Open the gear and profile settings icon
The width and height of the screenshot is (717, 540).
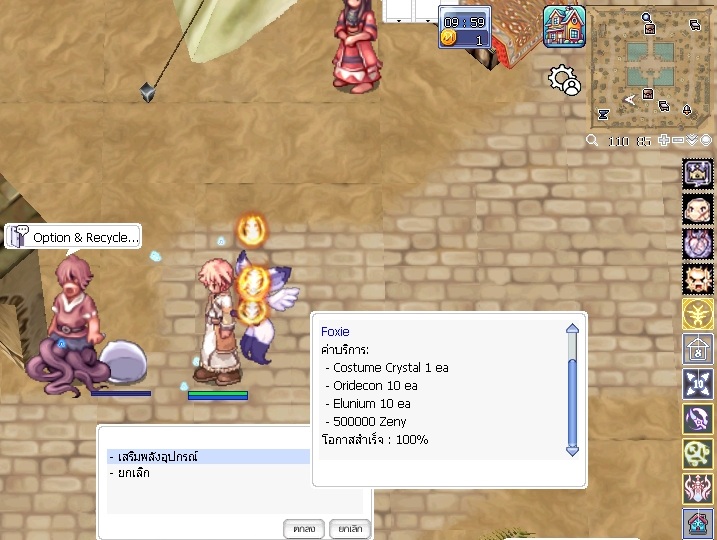(565, 80)
